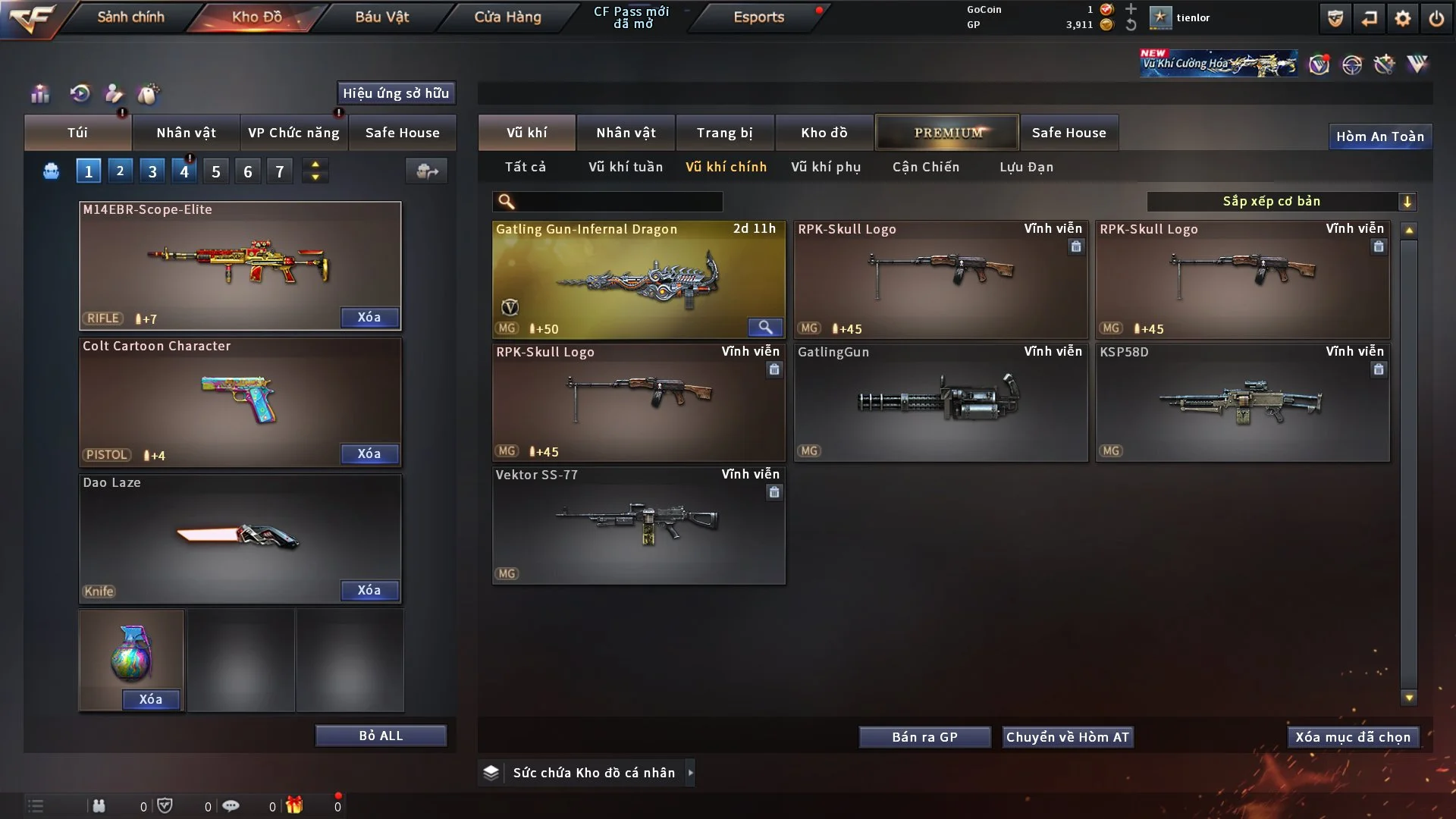Click the power icon to exit

[x=1436, y=18]
